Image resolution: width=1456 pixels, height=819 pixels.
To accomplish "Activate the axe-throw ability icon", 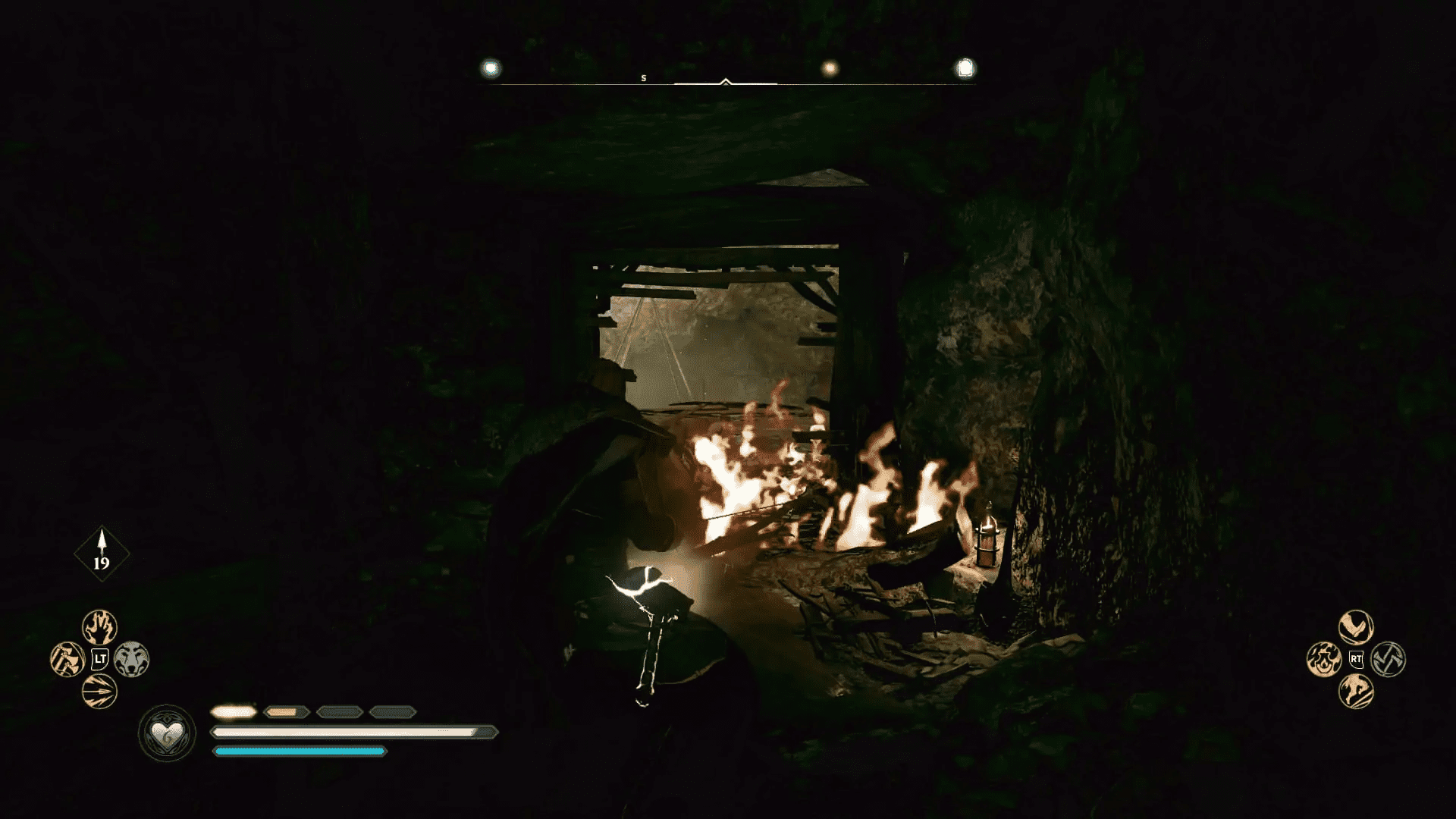I will 67,658.
